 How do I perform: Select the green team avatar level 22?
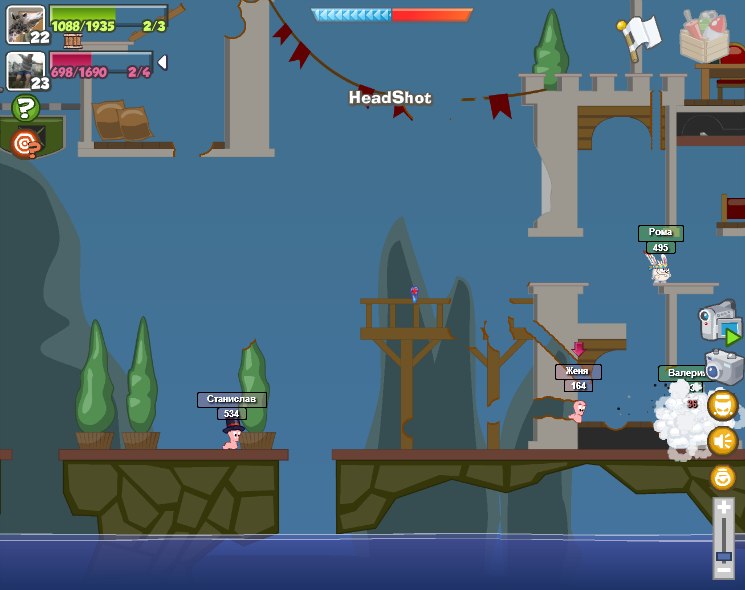[25, 23]
